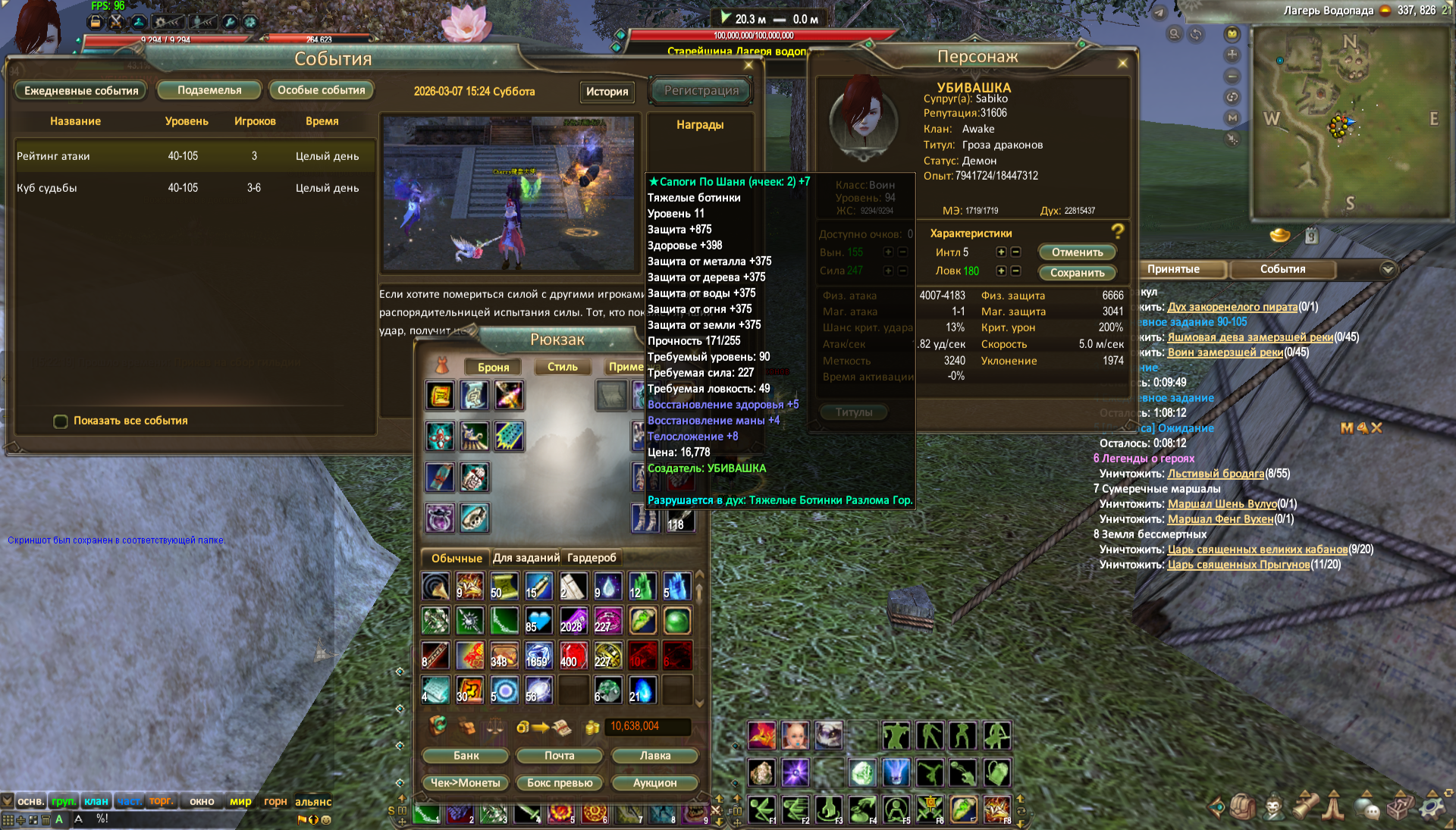Open the История events history
This screenshot has width=1456, height=830.
[x=607, y=91]
